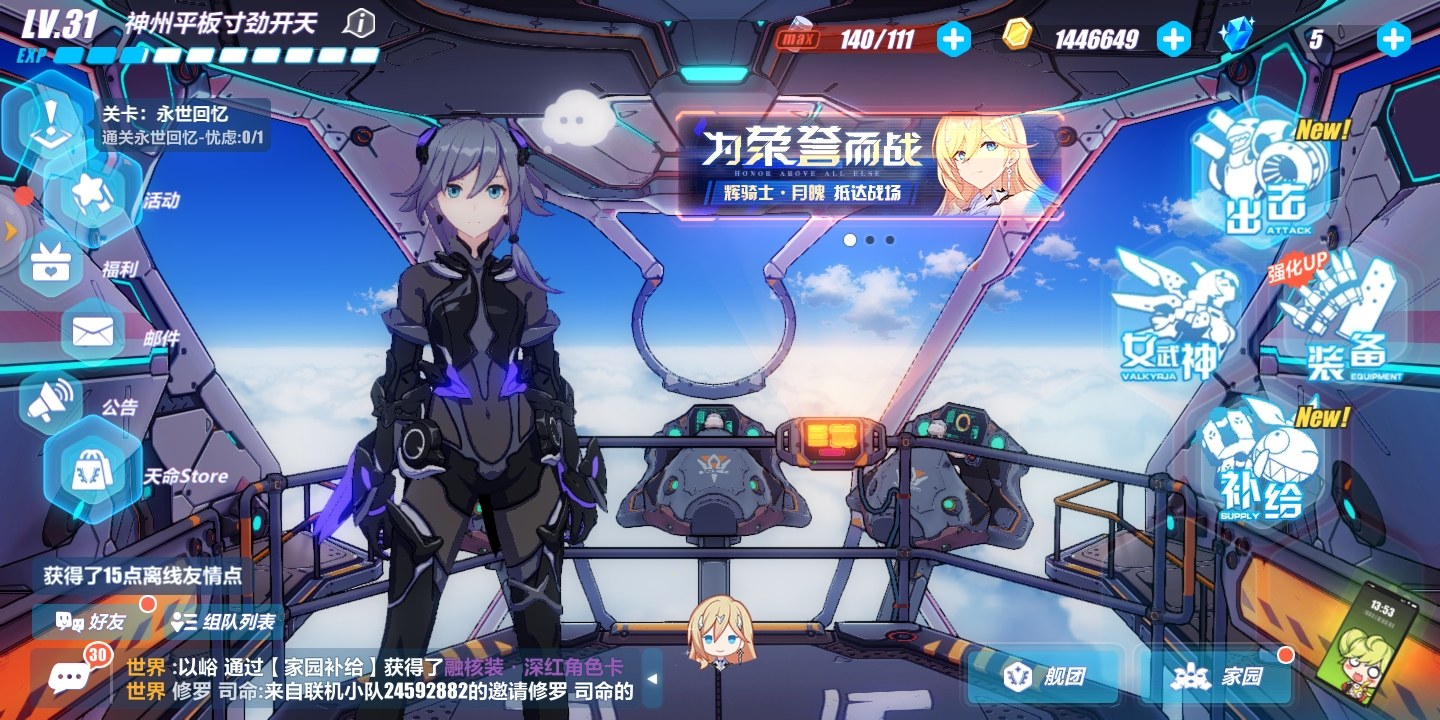Open the 邮件 mail icon
Viewport: 1440px width, 720px height.
click(93, 332)
